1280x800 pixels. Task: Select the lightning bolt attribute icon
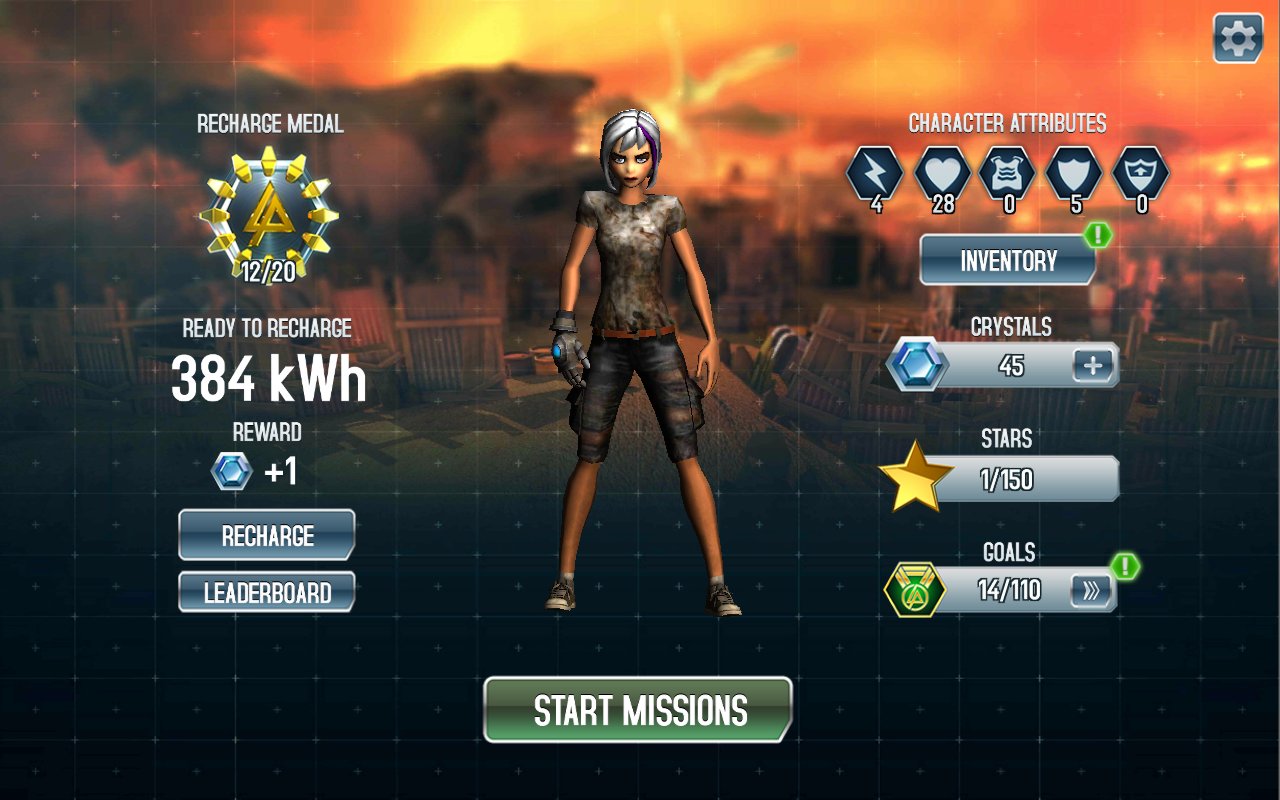[x=875, y=173]
